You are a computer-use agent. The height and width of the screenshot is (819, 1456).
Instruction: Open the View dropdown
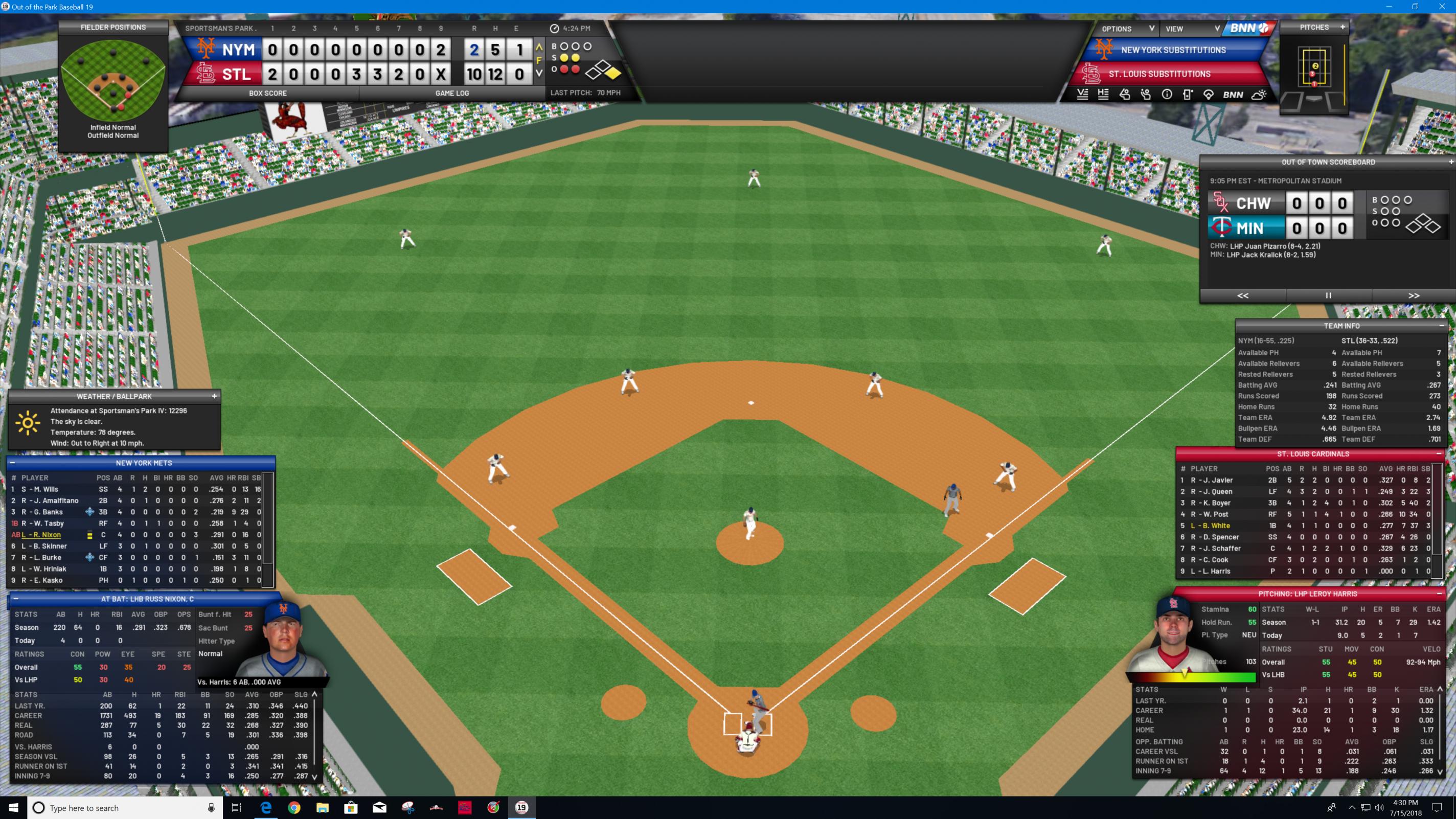[1191, 29]
